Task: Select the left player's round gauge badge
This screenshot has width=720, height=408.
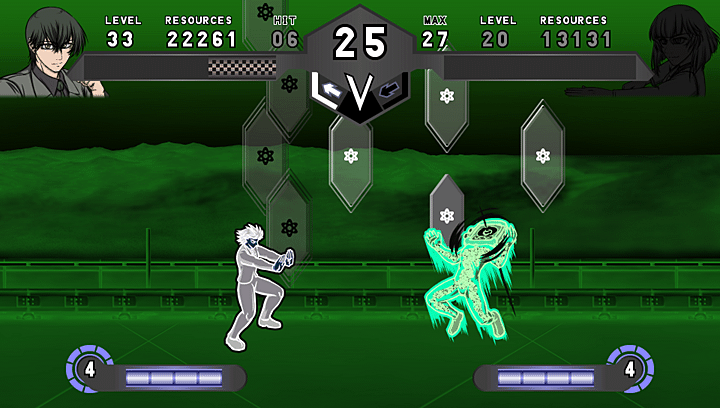Action: pos(90,368)
